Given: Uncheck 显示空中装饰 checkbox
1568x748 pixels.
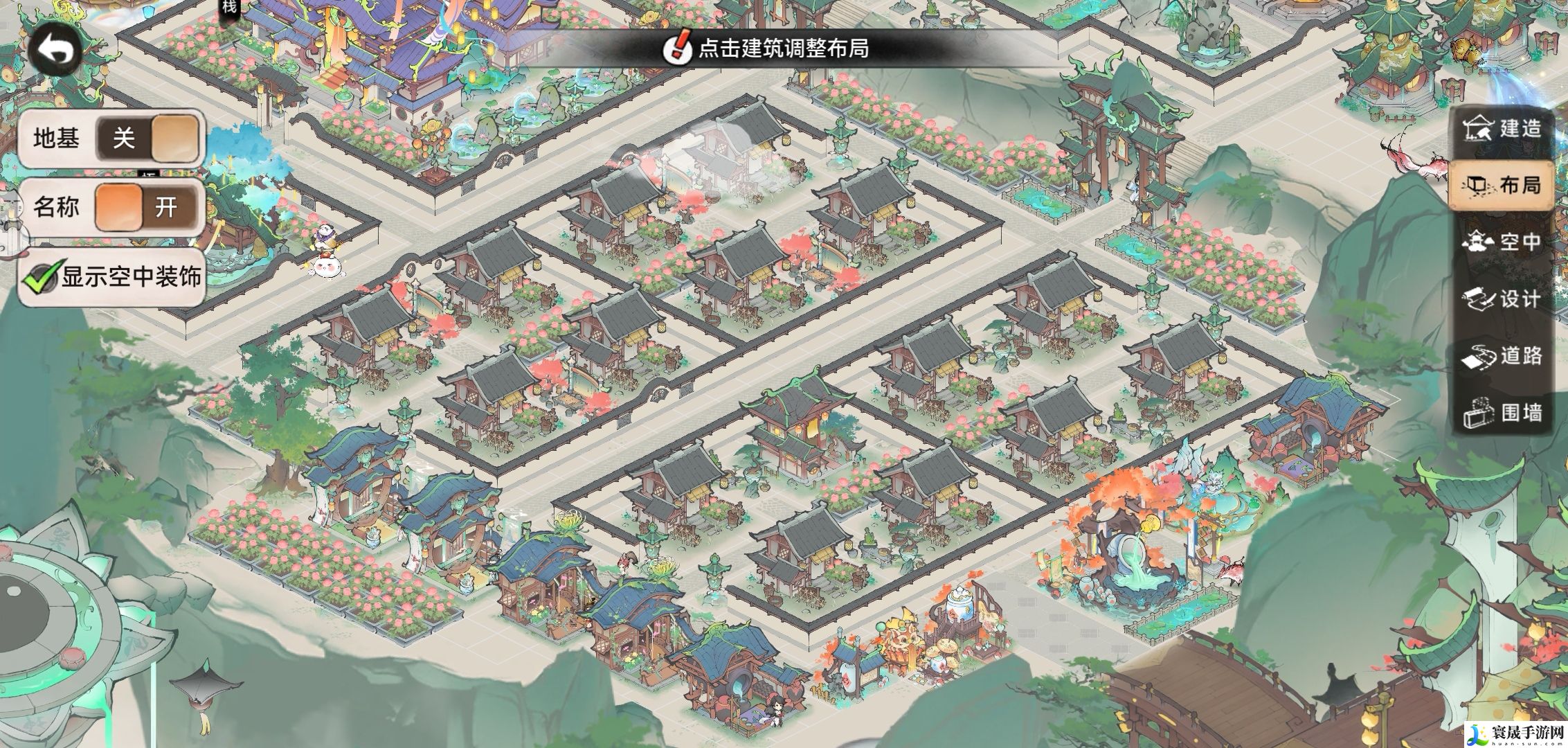Looking at the screenshot, I should [x=40, y=278].
